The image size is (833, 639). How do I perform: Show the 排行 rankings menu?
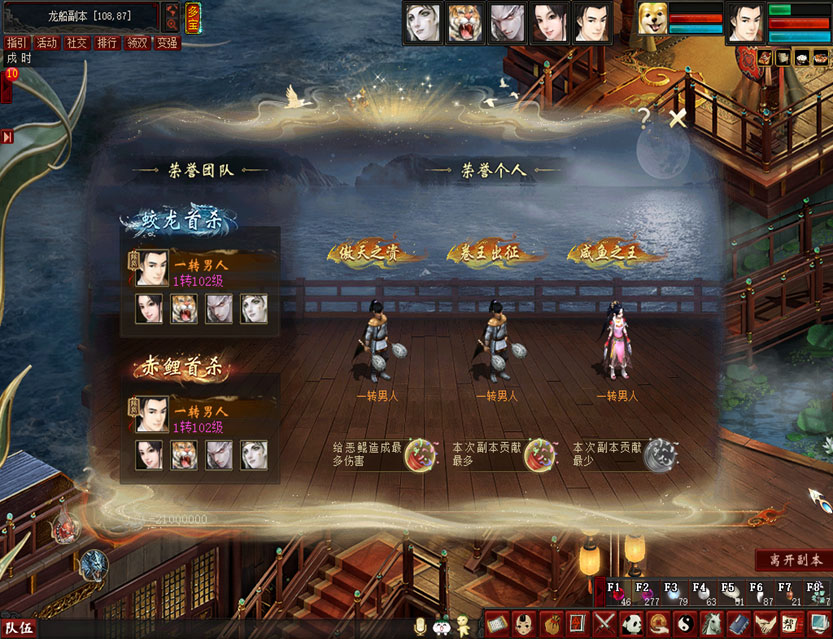[x=106, y=43]
